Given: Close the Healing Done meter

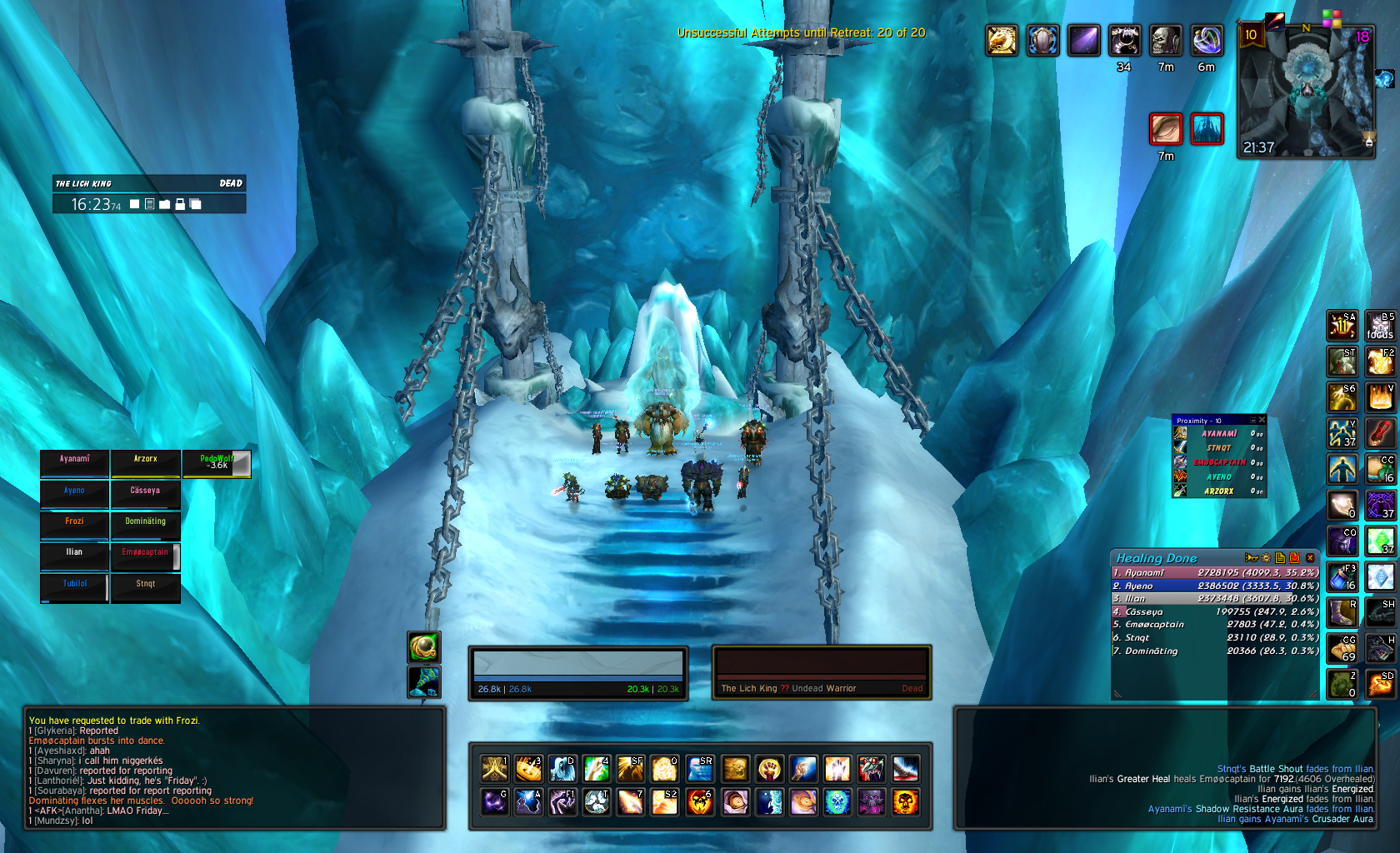Looking at the screenshot, I should (x=1310, y=558).
